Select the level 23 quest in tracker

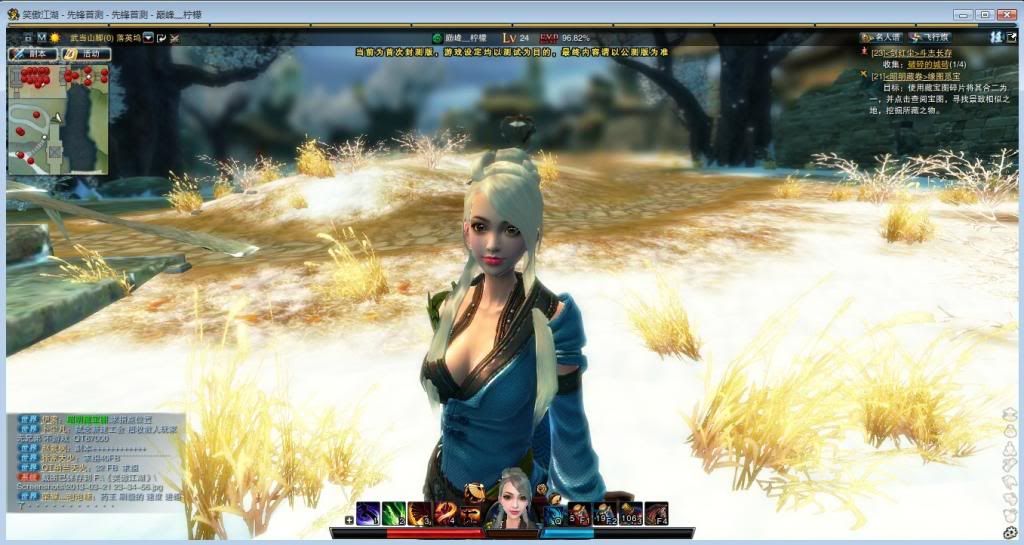click(909, 53)
